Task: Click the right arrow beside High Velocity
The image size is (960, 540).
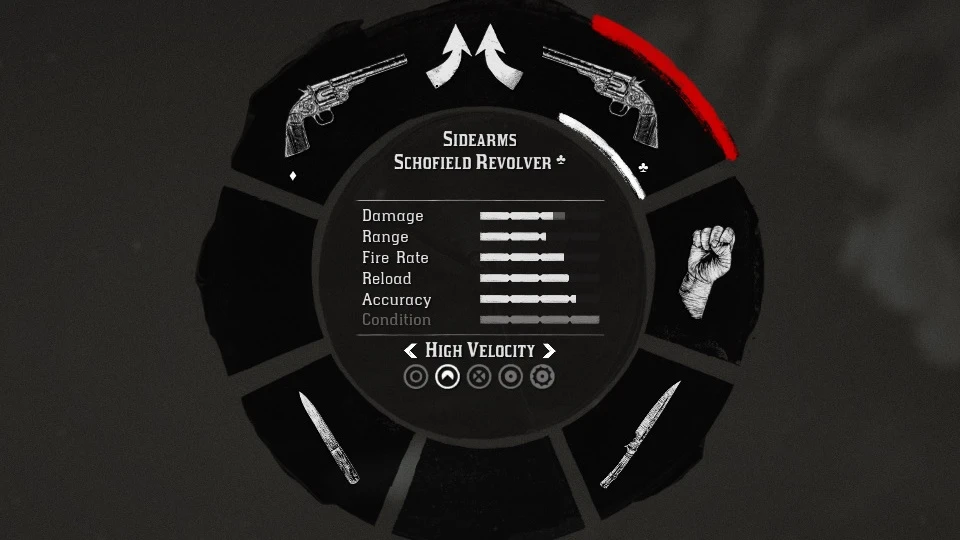Action: 548,351
